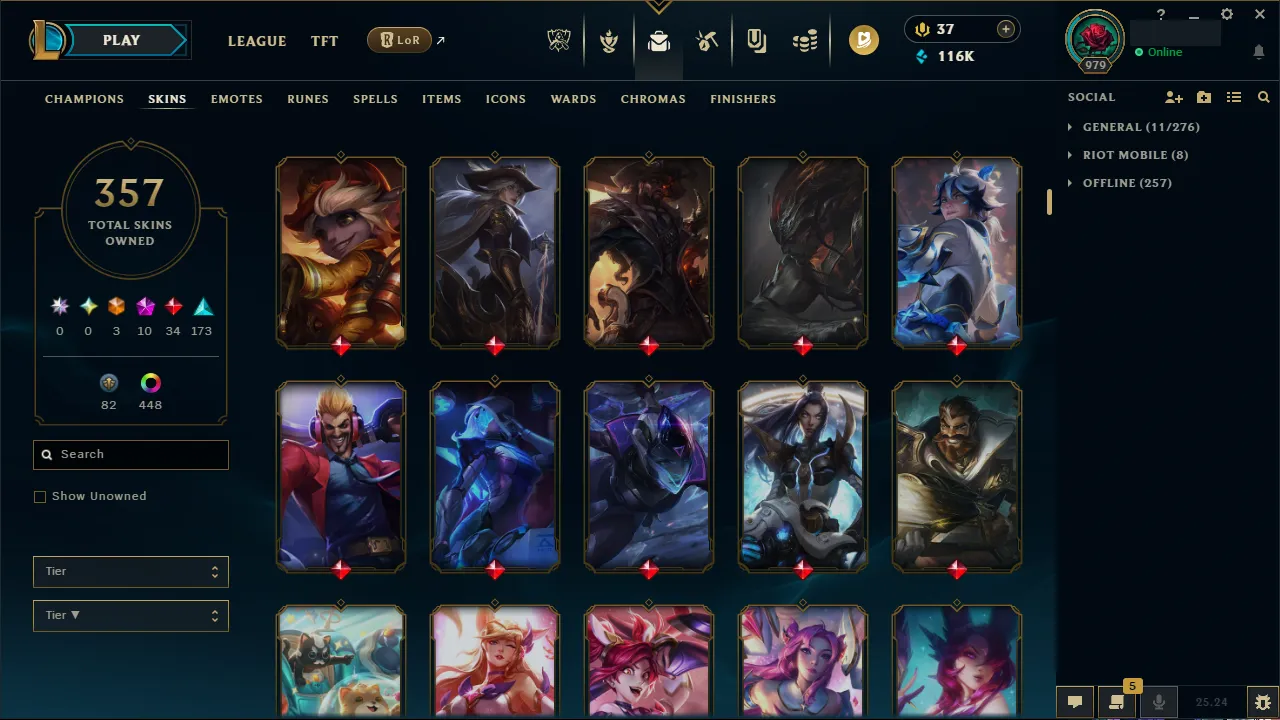Toggle the Show Unowned checkbox
1280x720 pixels.
40,496
